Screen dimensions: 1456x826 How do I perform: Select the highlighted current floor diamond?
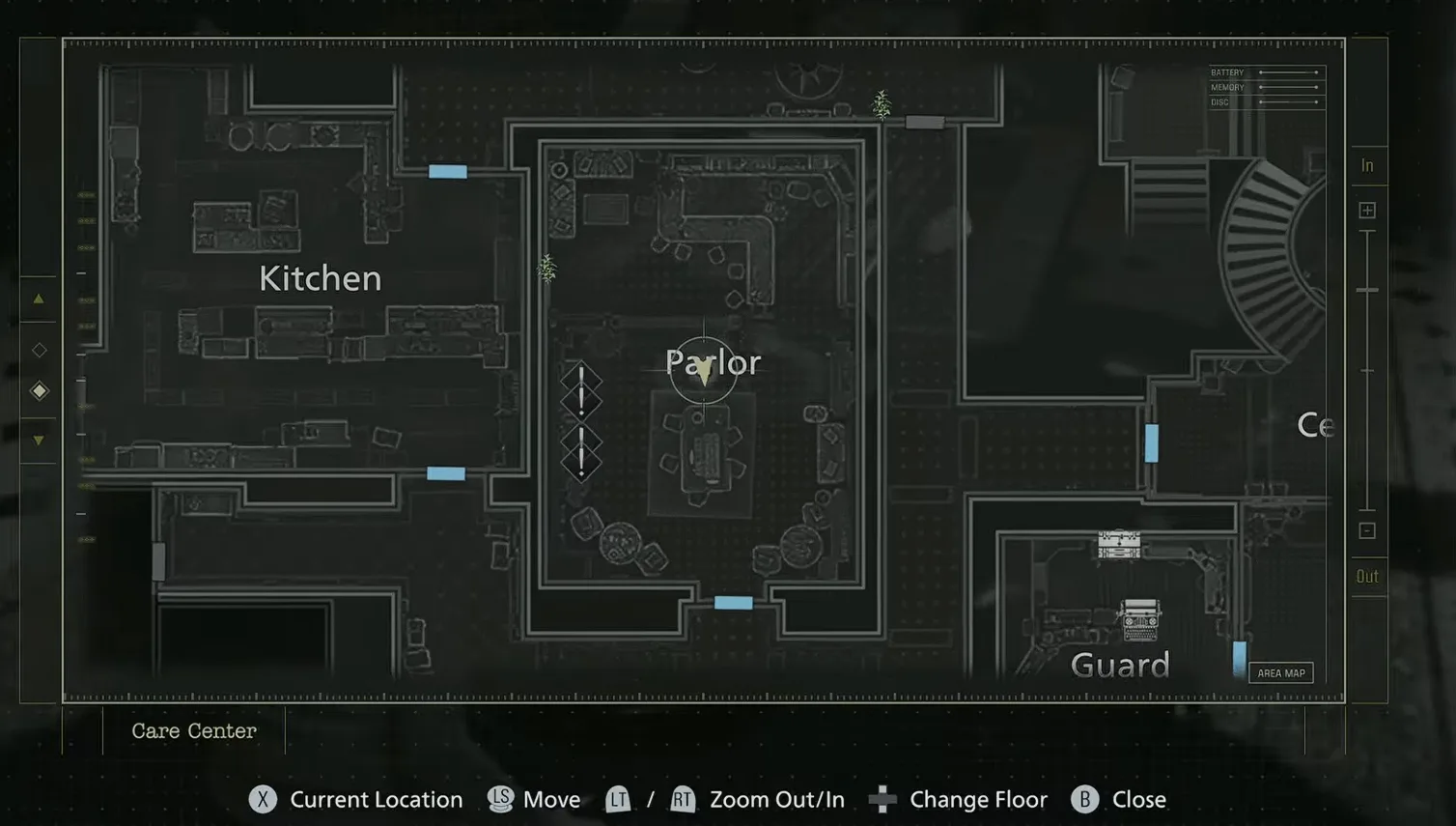click(x=39, y=390)
